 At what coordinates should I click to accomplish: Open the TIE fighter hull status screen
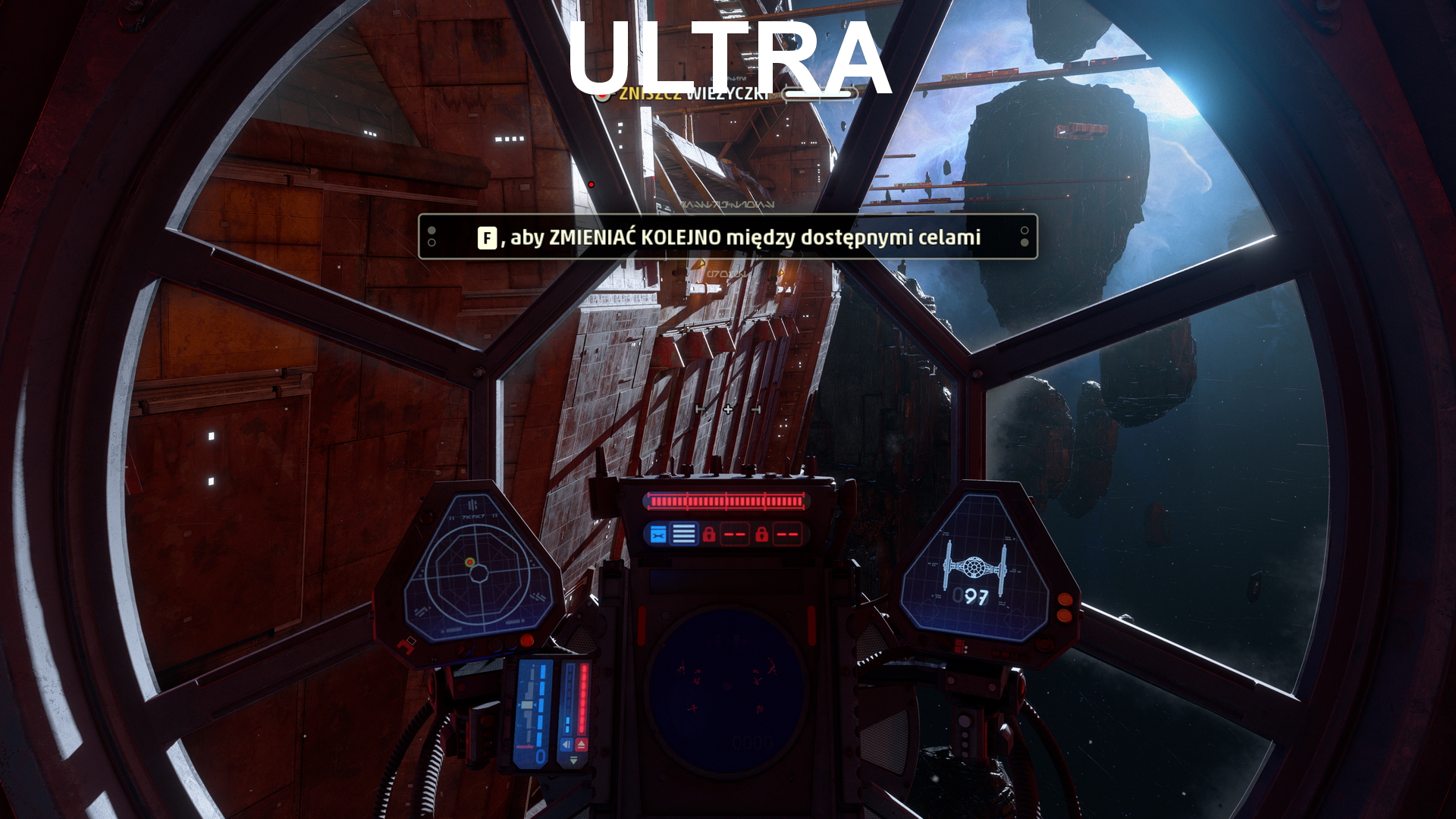974,570
